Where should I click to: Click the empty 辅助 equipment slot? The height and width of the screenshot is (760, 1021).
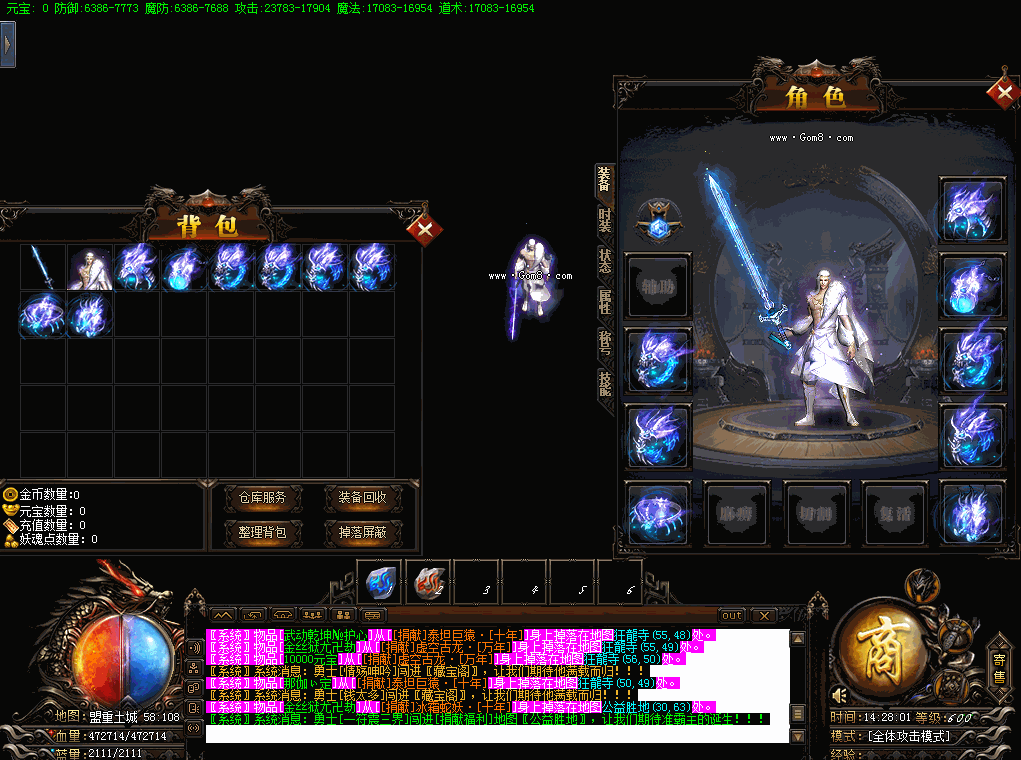[657, 285]
